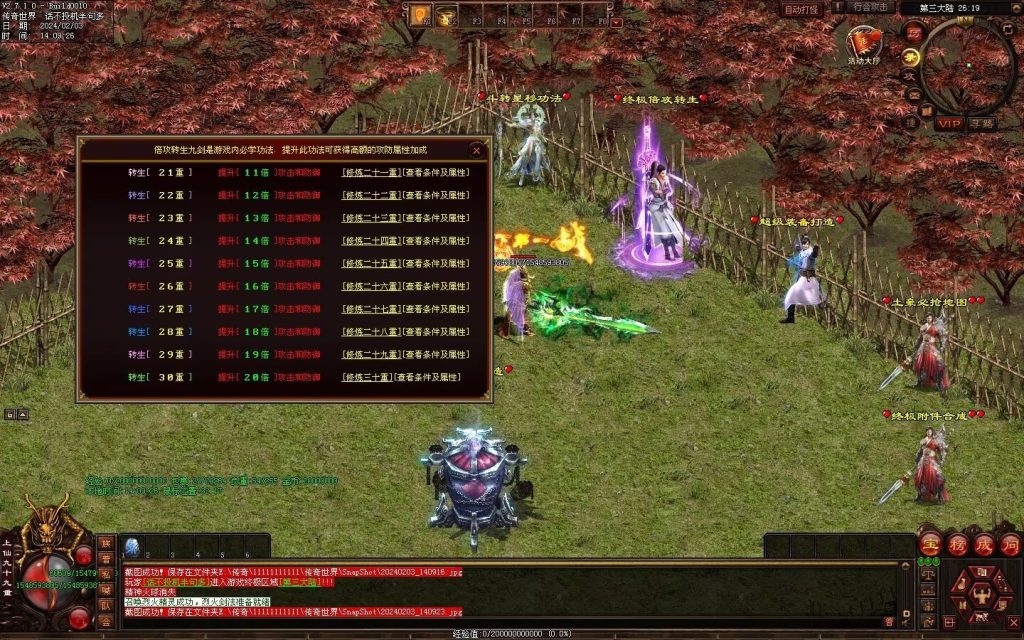
Task: Toggle the 自动打怪 auto-fight button
Action: point(801,9)
